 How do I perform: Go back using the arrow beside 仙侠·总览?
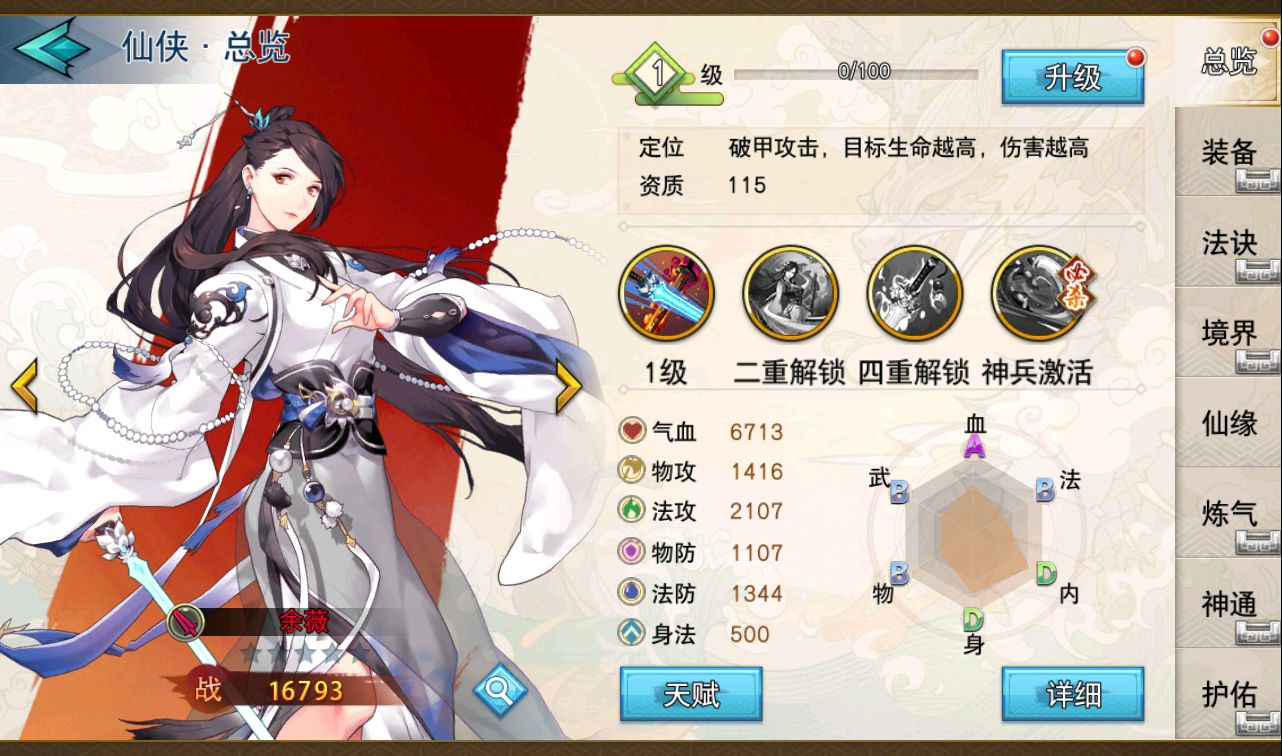tap(52, 47)
